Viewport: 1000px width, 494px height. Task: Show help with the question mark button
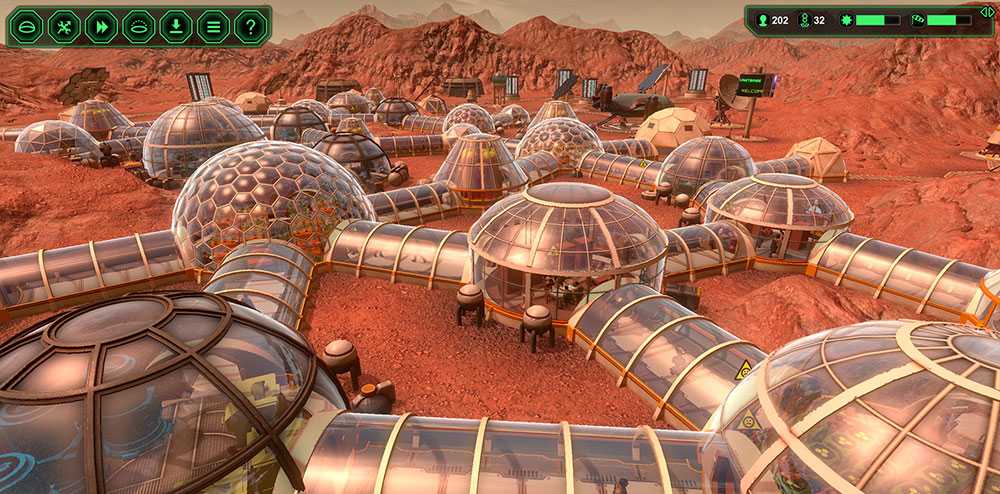pos(250,27)
